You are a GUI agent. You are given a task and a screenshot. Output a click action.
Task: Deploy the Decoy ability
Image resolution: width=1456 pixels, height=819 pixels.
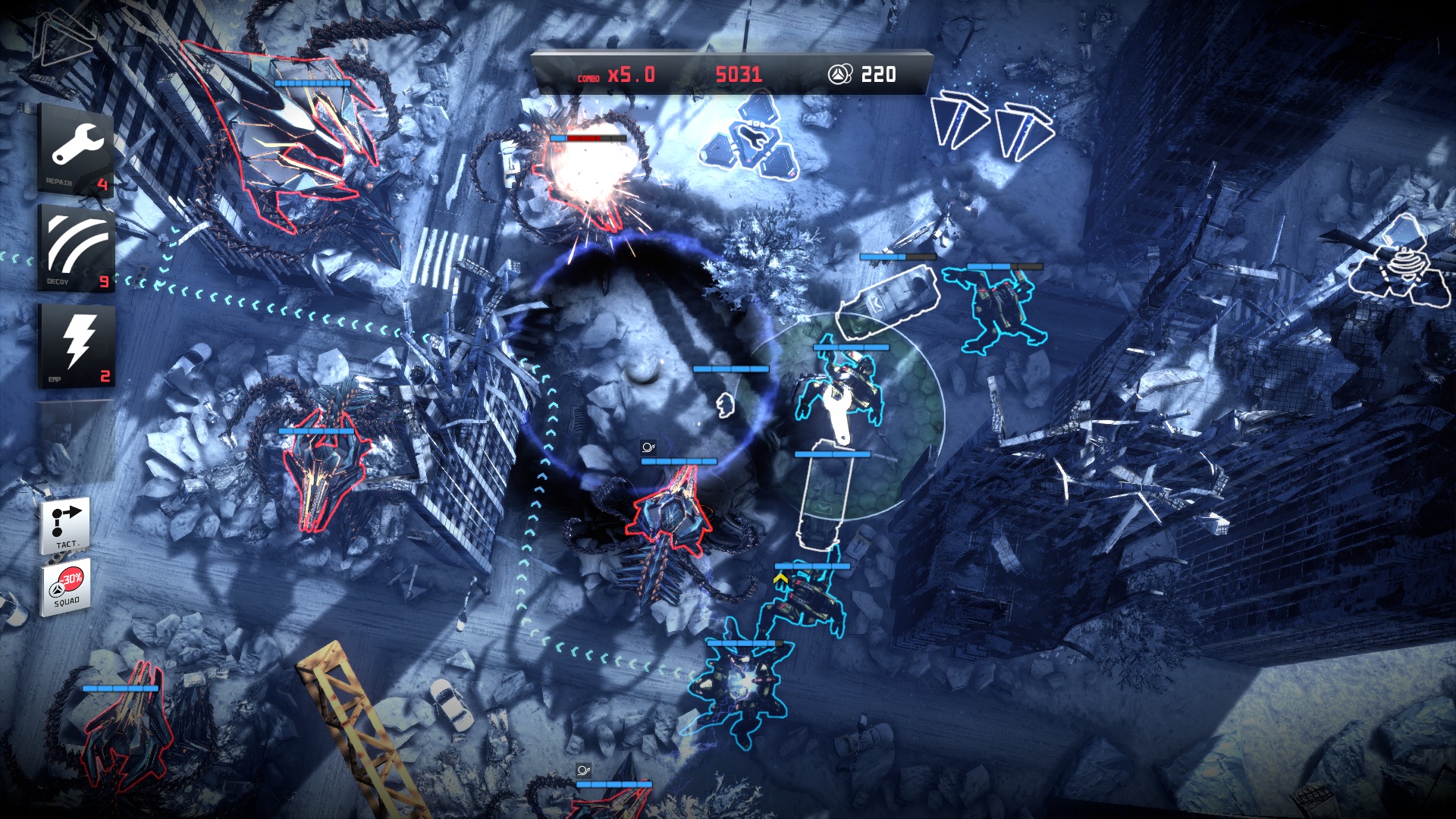coord(77,248)
